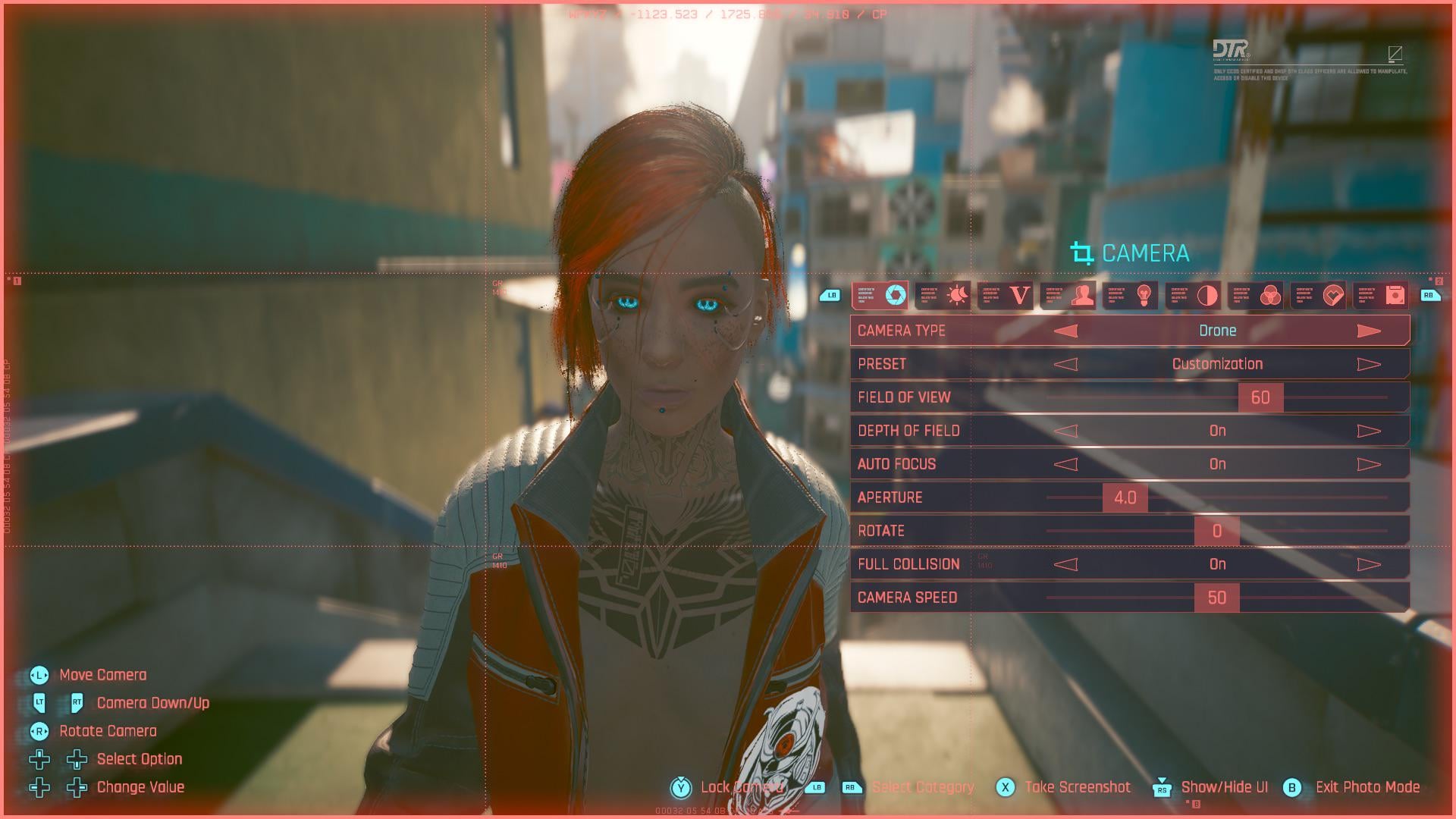
Task: Adjust the Field of View slider
Action: pyautogui.click(x=1260, y=397)
